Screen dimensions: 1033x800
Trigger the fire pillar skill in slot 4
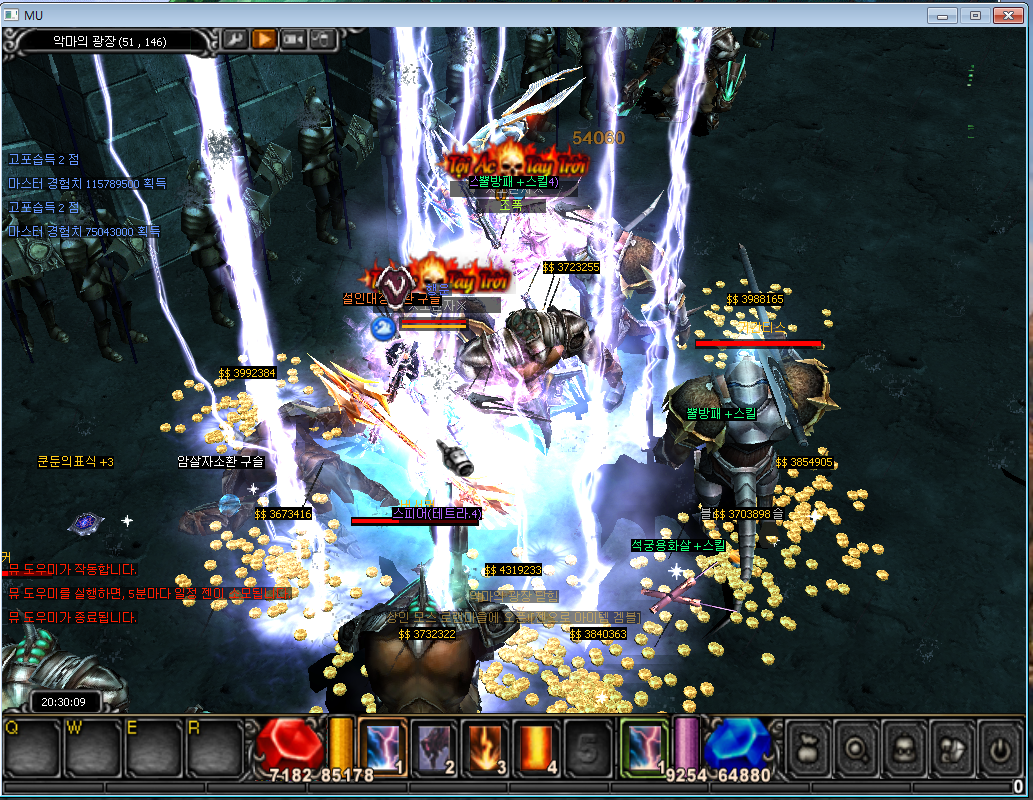(x=537, y=748)
